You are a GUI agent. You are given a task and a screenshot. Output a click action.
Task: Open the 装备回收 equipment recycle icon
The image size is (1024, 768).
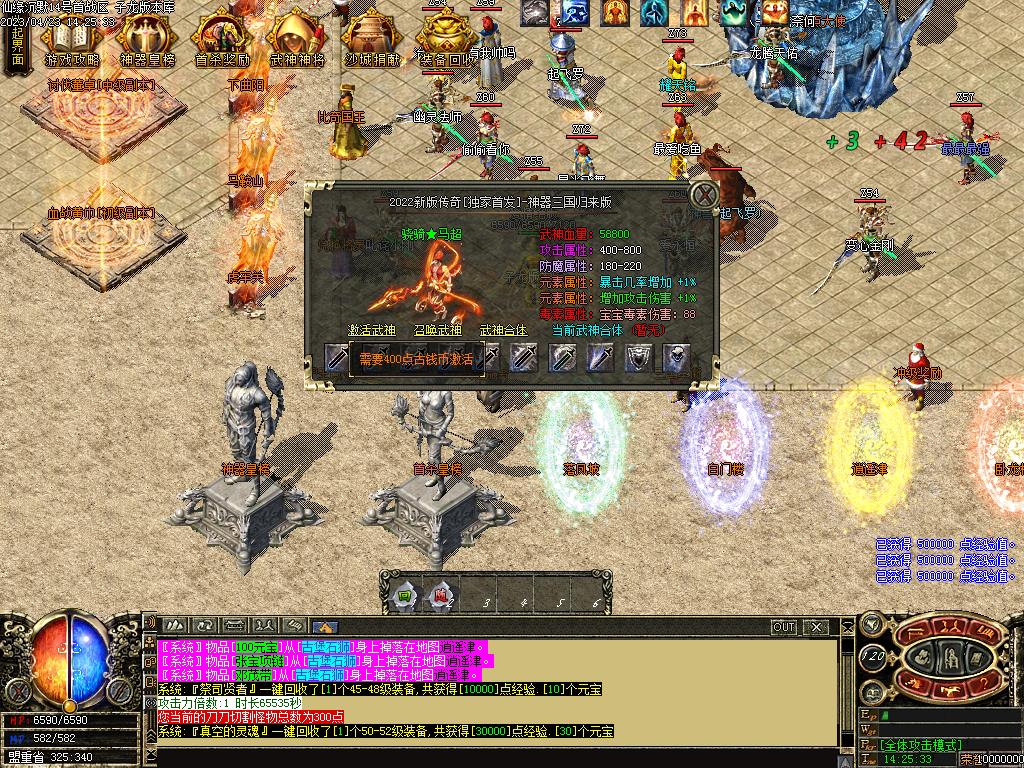tap(447, 40)
